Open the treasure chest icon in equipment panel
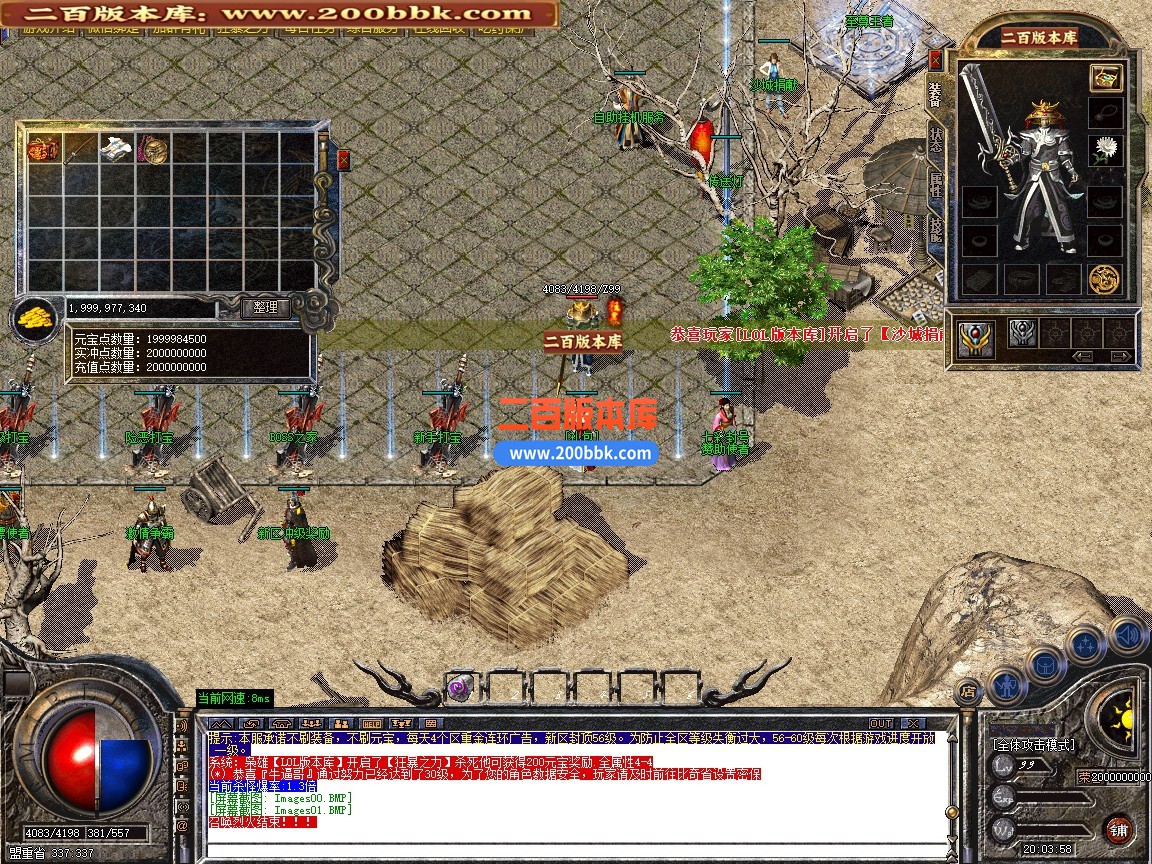This screenshot has width=1152, height=864. (1105, 77)
